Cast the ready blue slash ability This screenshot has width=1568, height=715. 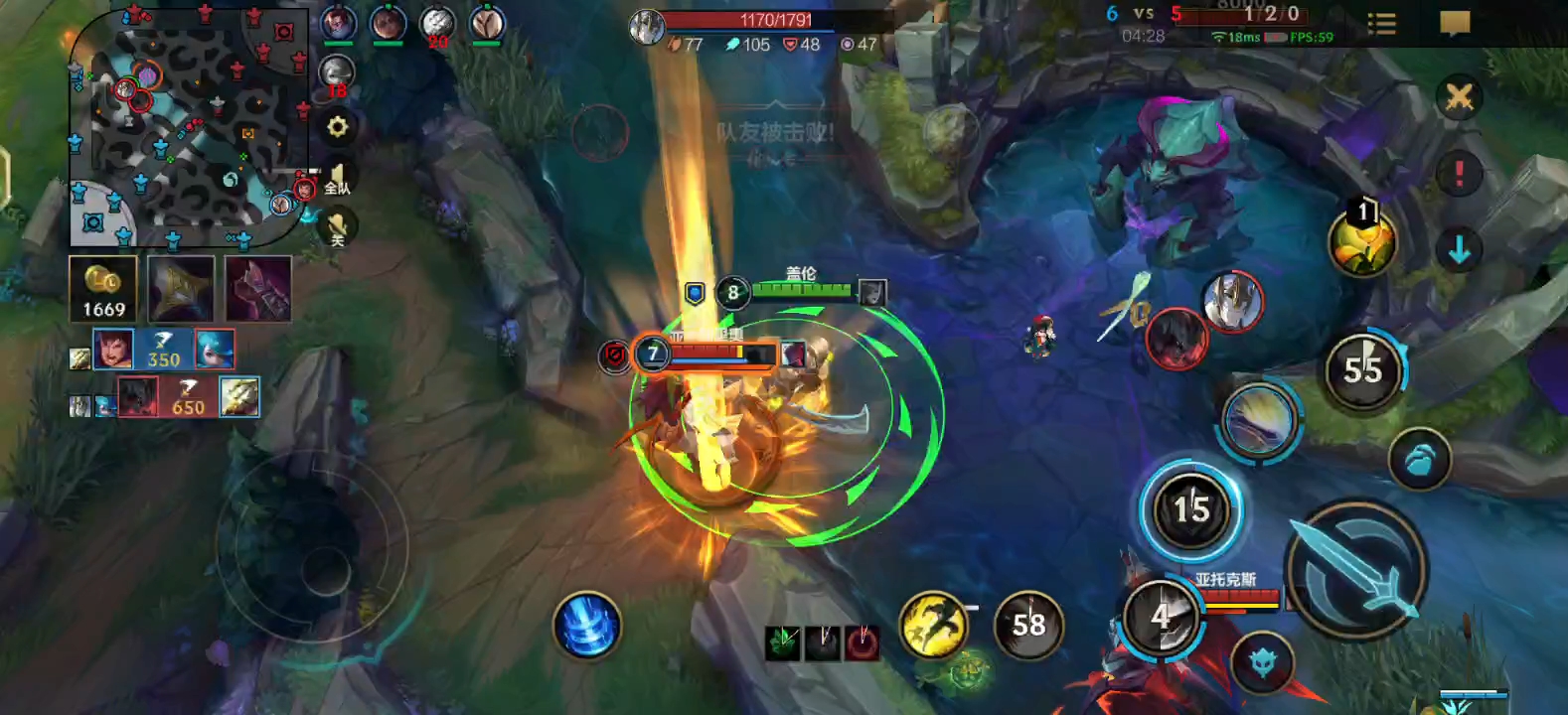tap(1258, 420)
